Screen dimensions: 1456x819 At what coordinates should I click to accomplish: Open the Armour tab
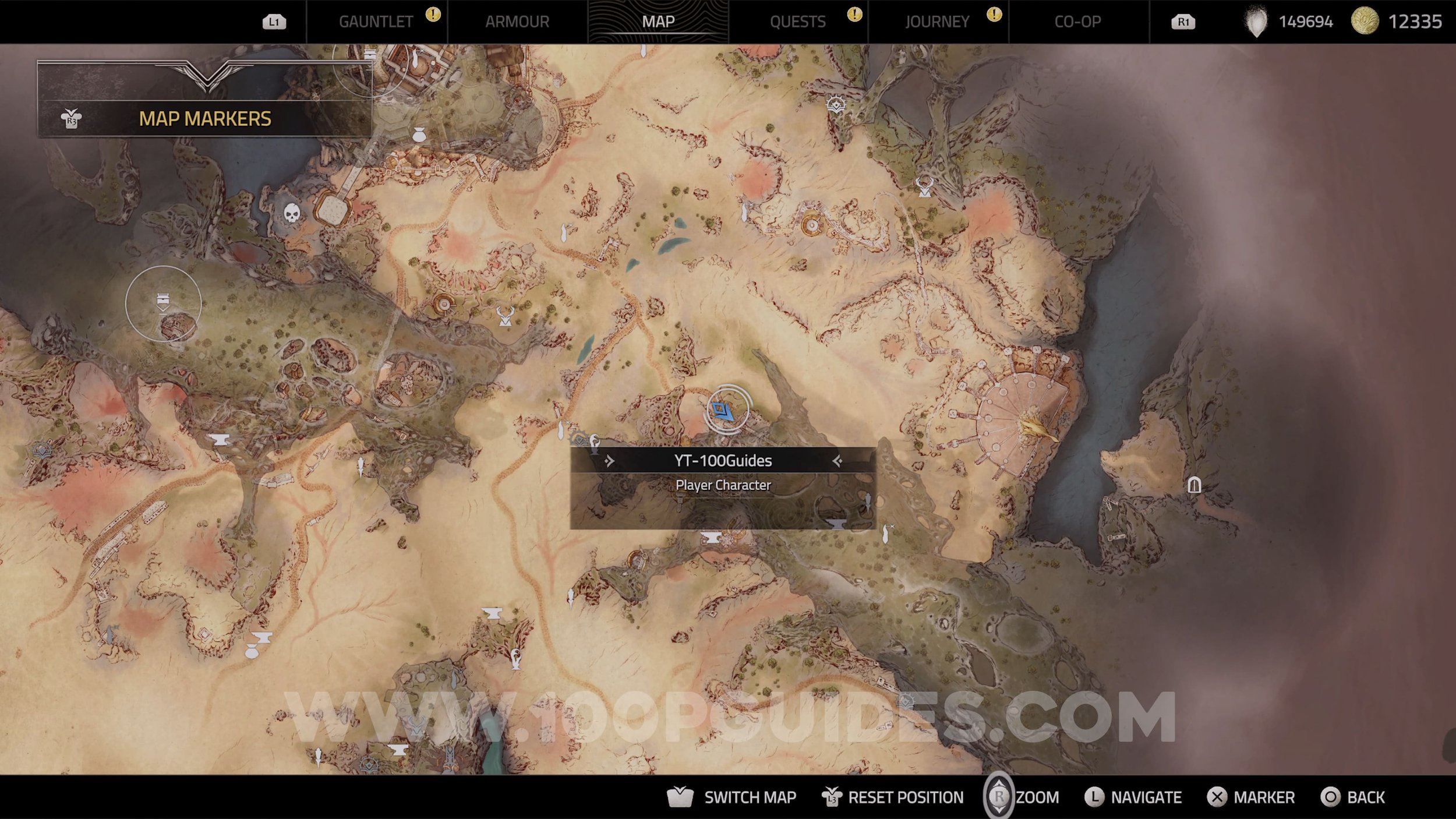pyautogui.click(x=517, y=22)
